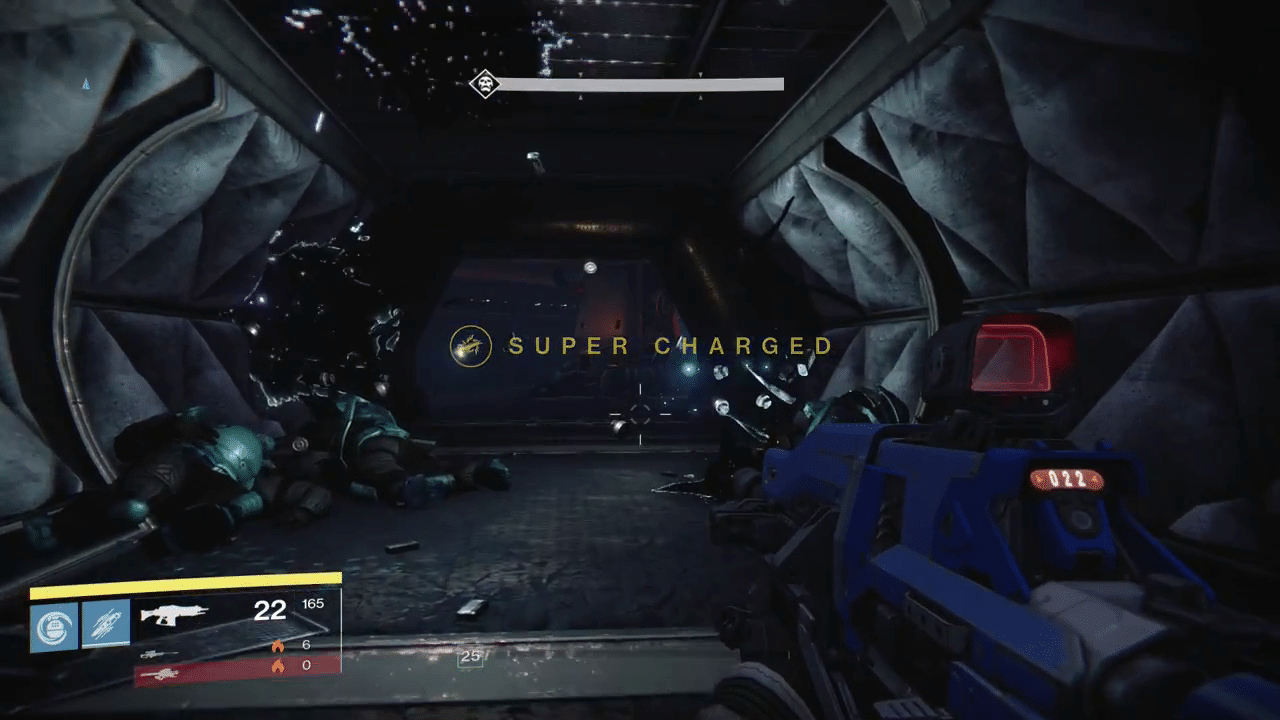Screen dimensions: 1280x720
Task: Click the boss skull icon
Action: [x=484, y=84]
